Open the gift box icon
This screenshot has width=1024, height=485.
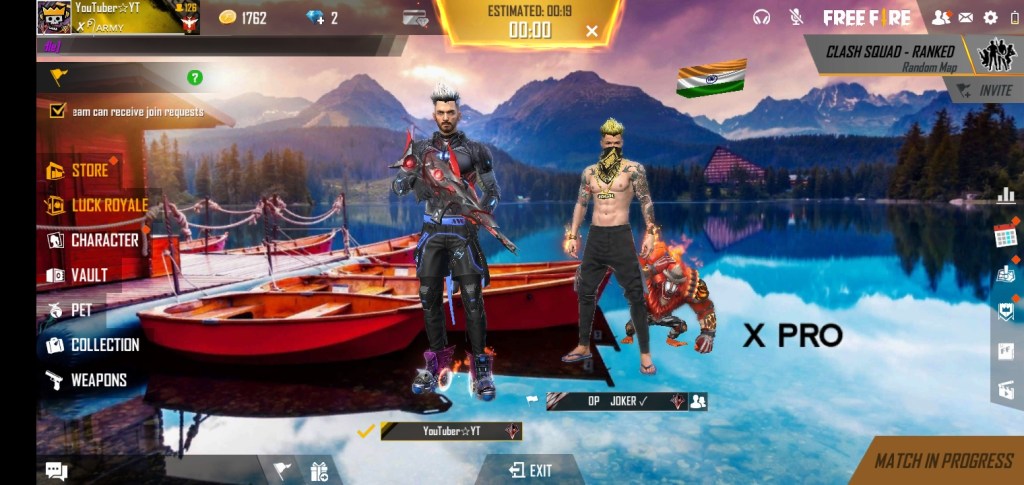point(319,470)
